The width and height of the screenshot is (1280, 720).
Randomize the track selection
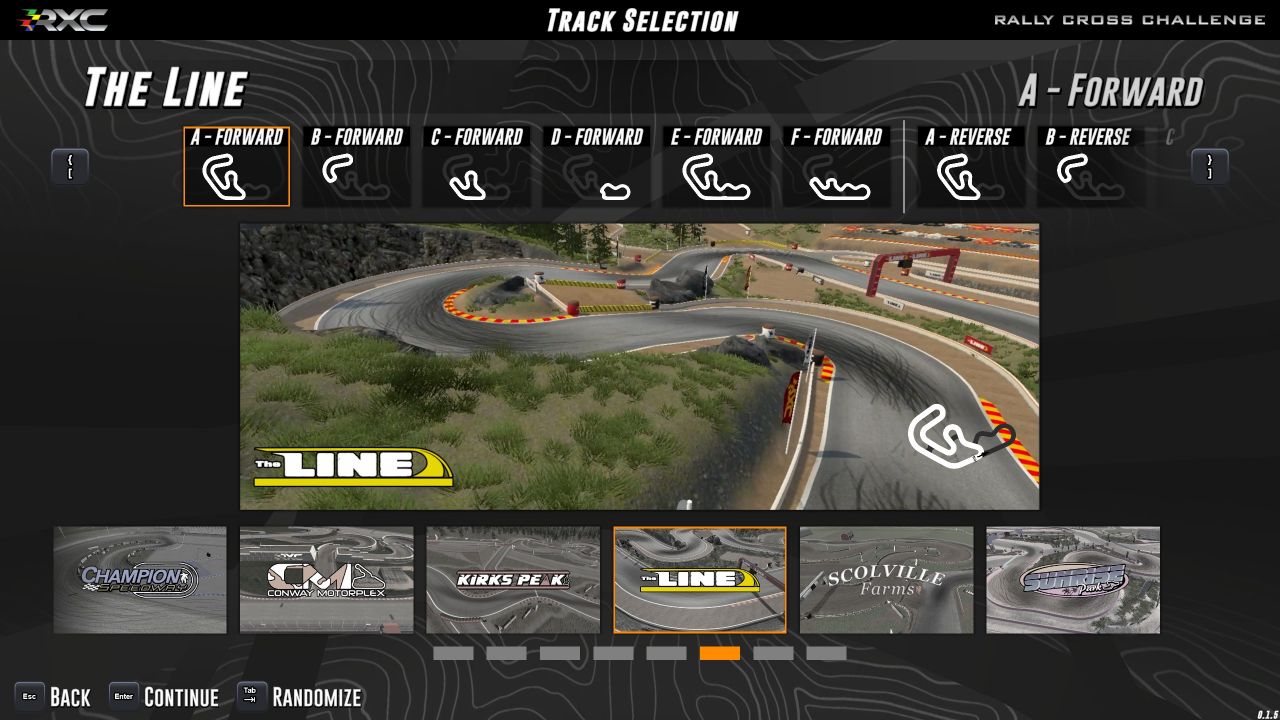pos(299,697)
